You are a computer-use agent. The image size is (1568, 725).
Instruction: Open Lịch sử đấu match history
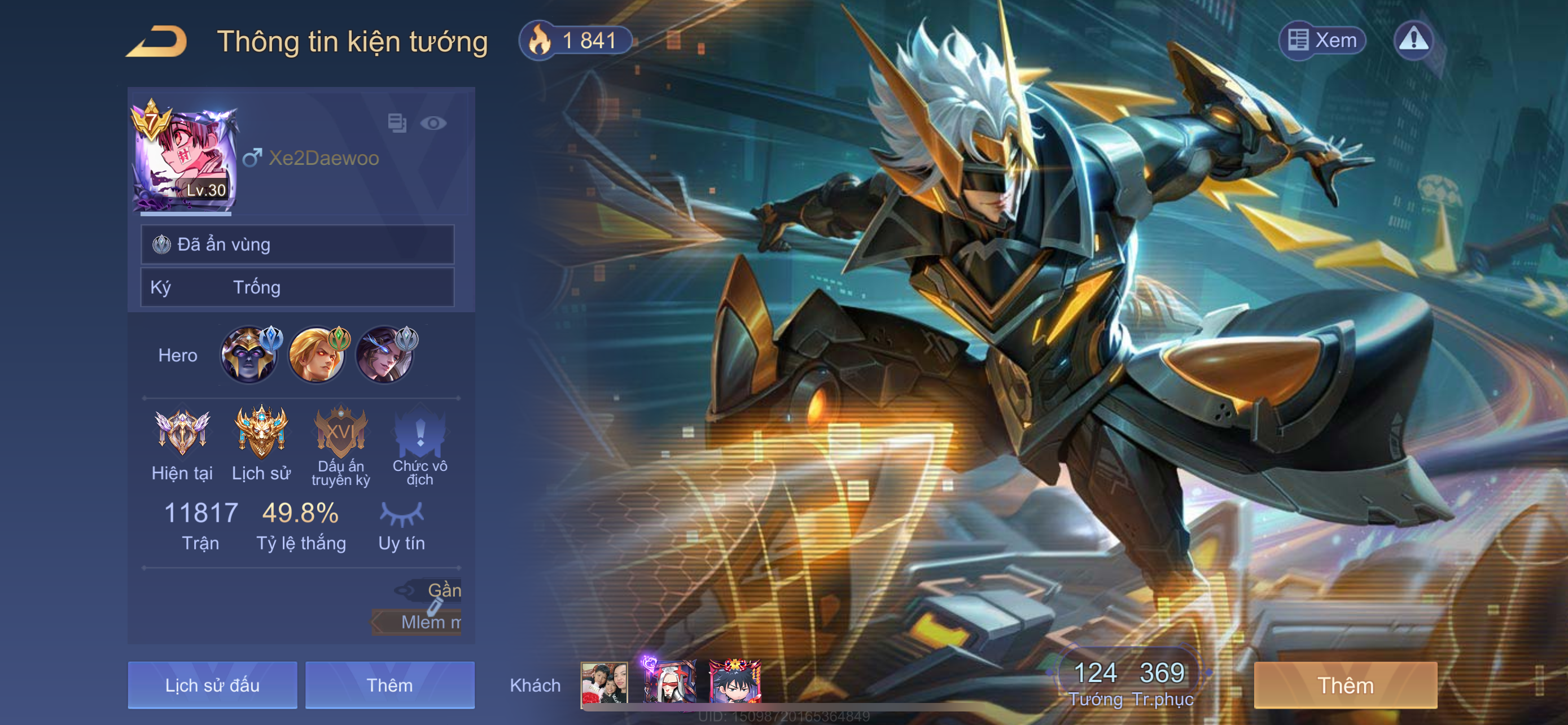[212, 685]
